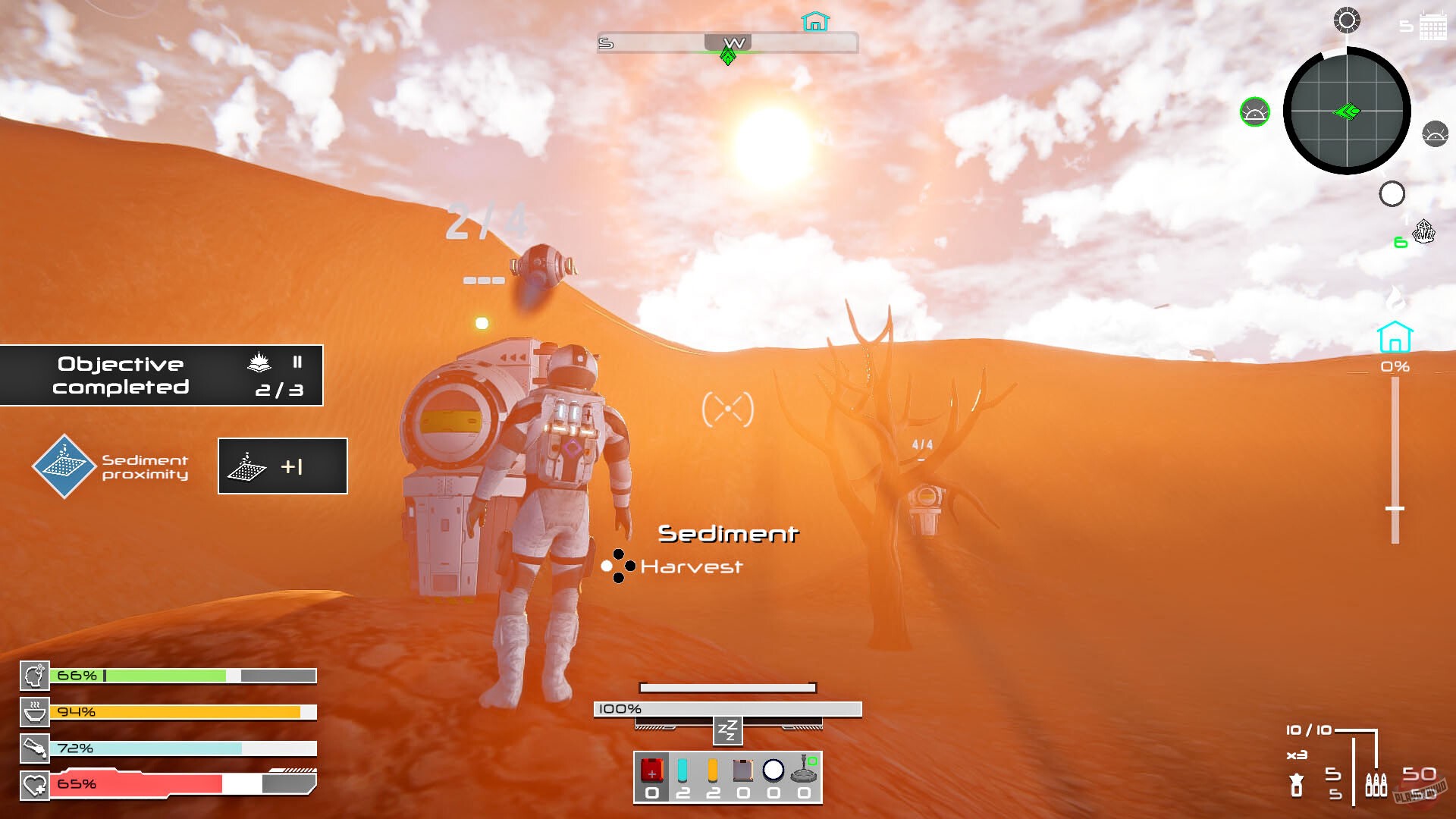Select the landing beacon hotbar slot
Screen dimensions: 1456x819
pyautogui.click(x=803, y=771)
